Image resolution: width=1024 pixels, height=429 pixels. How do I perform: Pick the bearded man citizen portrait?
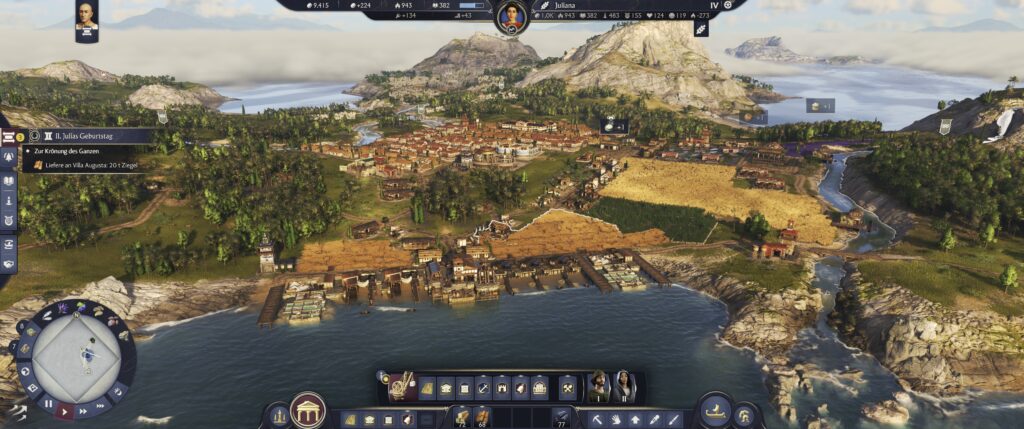pos(598,386)
